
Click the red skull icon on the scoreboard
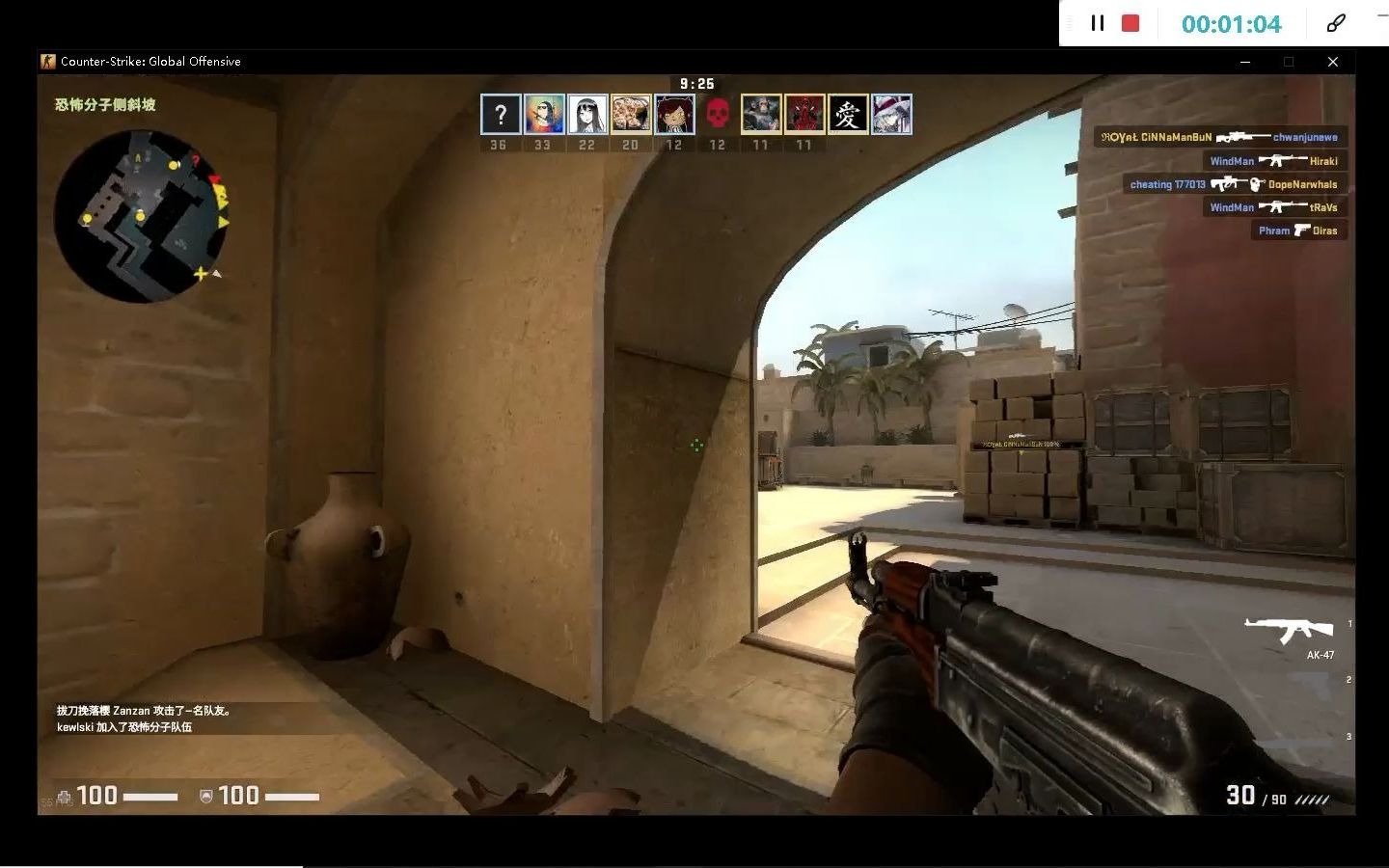(x=718, y=111)
